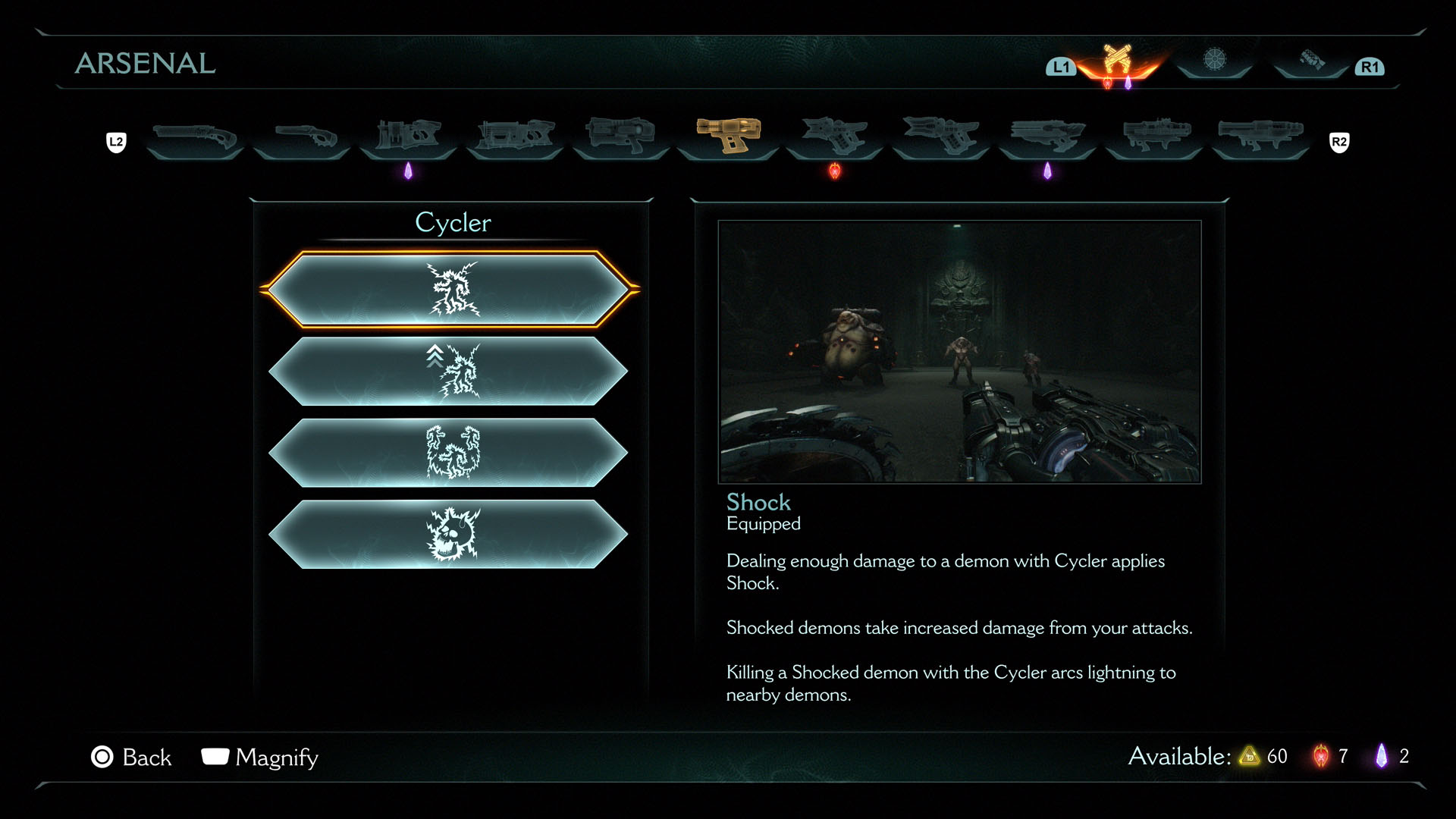
Task: Choose the Shredder weapon slot
Action: pyautogui.click(x=408, y=136)
